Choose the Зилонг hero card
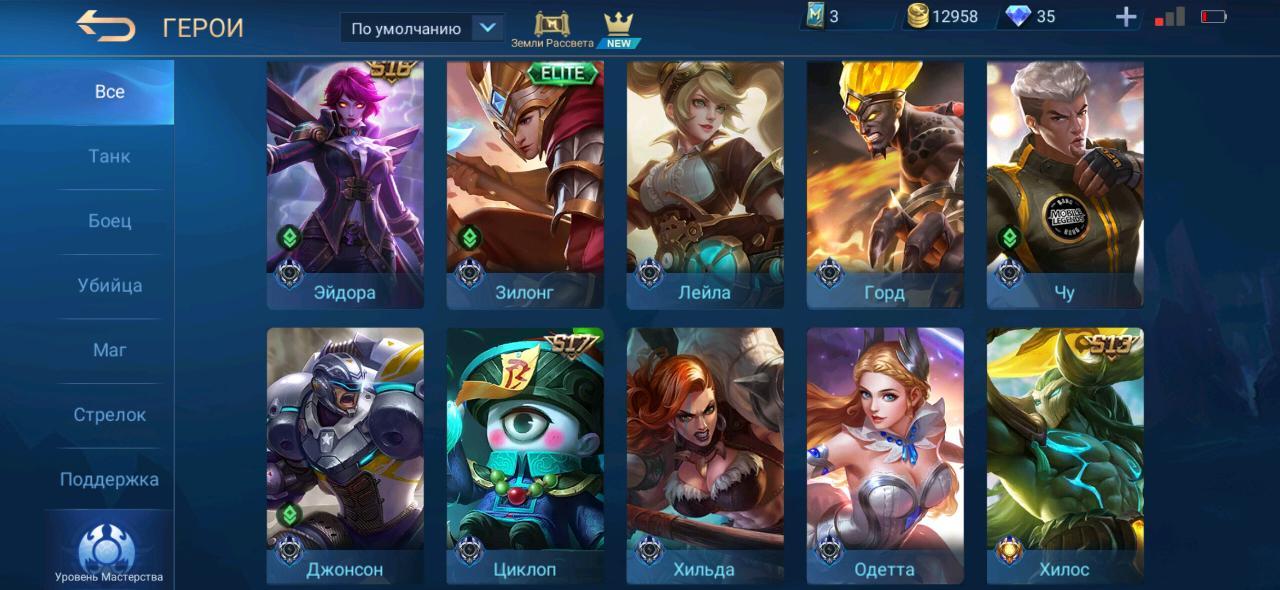 525,185
